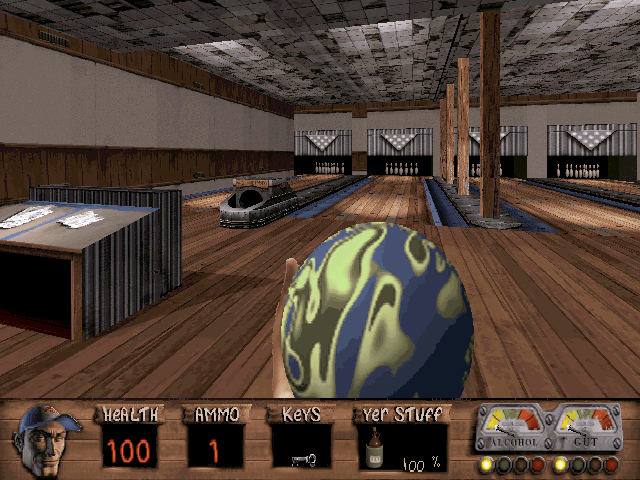Click the redneck face portrait
The image size is (640, 480).
(47, 438)
